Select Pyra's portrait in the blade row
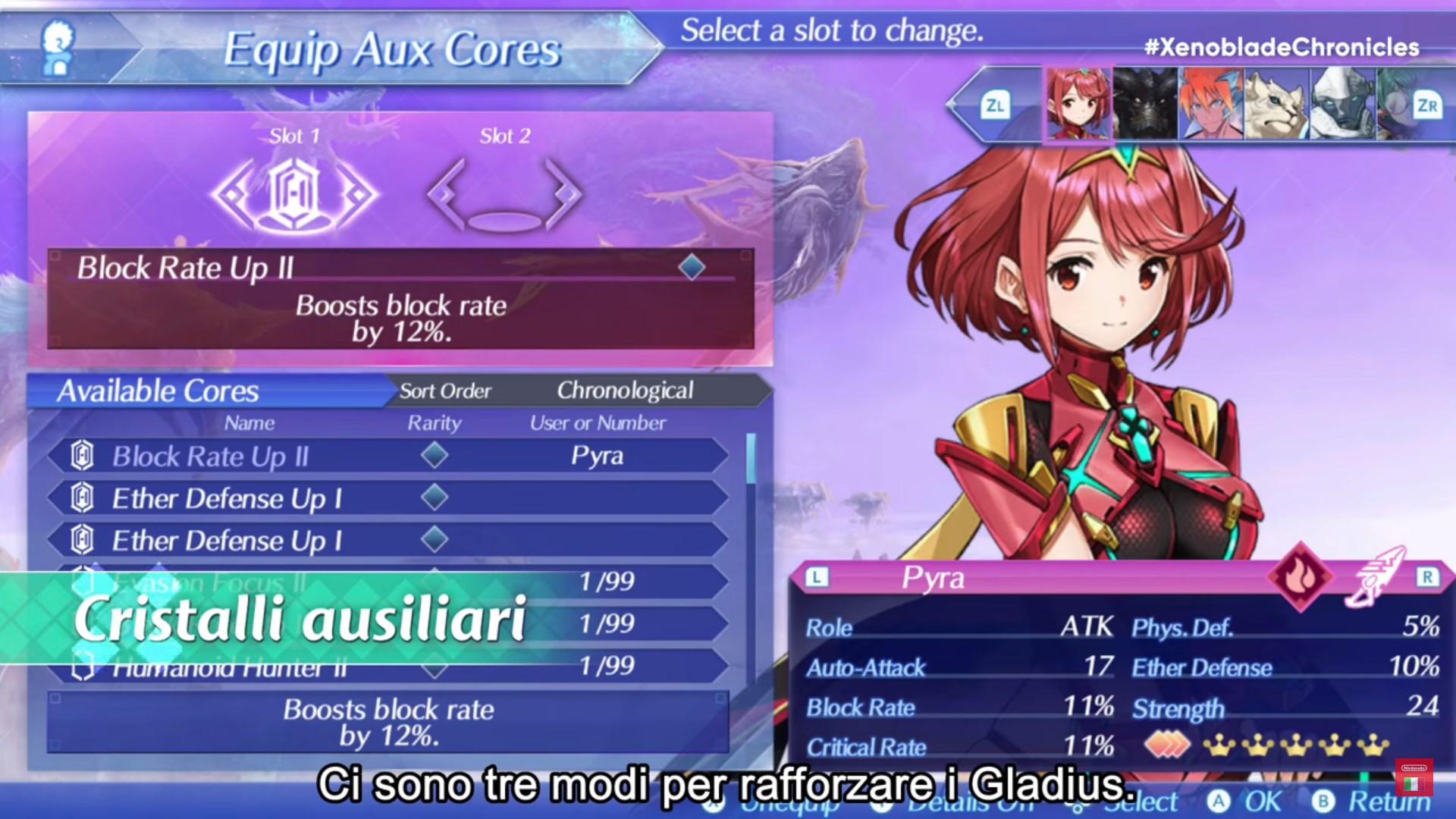The width and height of the screenshot is (1456, 819). coord(1078,103)
